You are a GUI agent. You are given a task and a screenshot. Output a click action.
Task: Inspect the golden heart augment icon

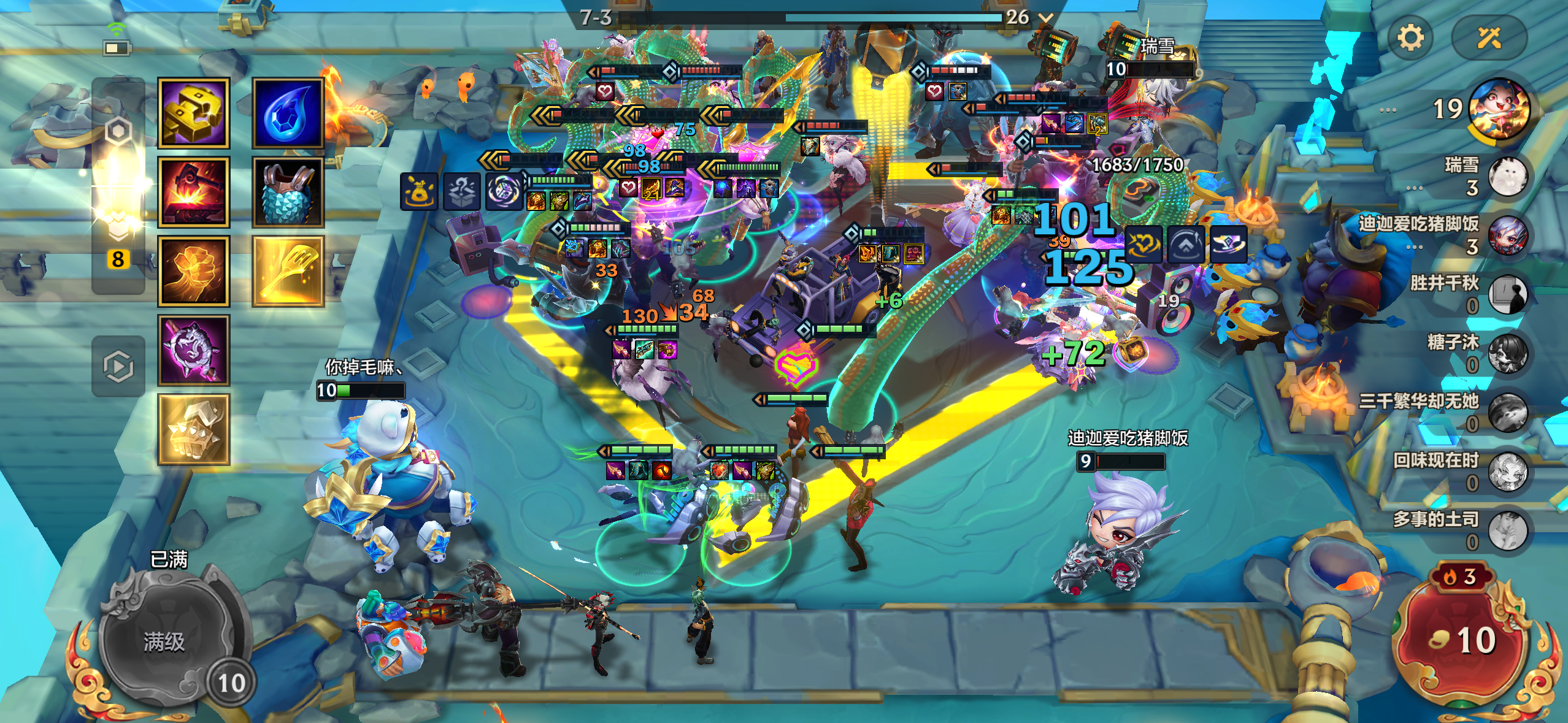point(1143,244)
